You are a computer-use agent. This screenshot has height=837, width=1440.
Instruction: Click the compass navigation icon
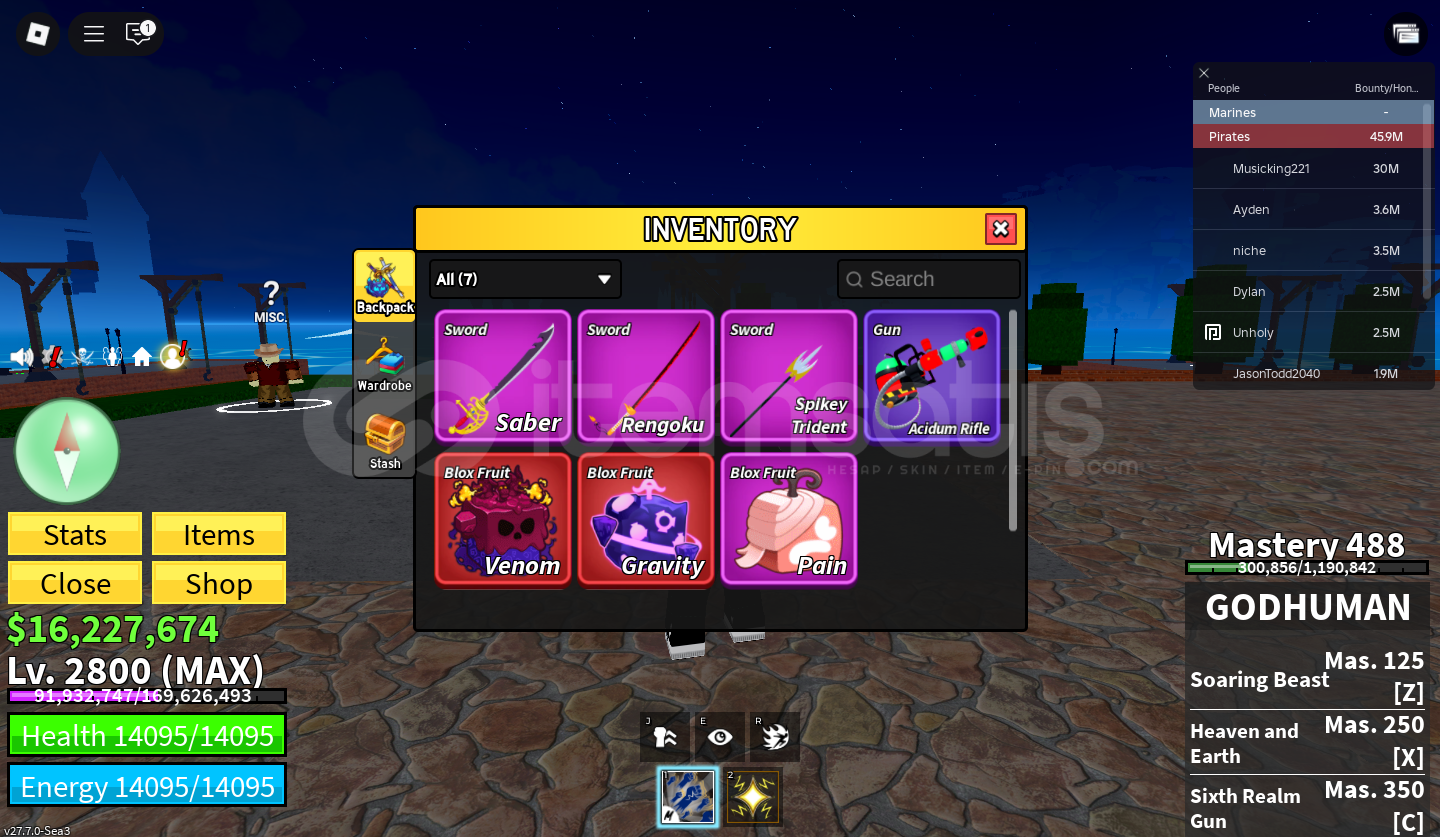[67, 451]
